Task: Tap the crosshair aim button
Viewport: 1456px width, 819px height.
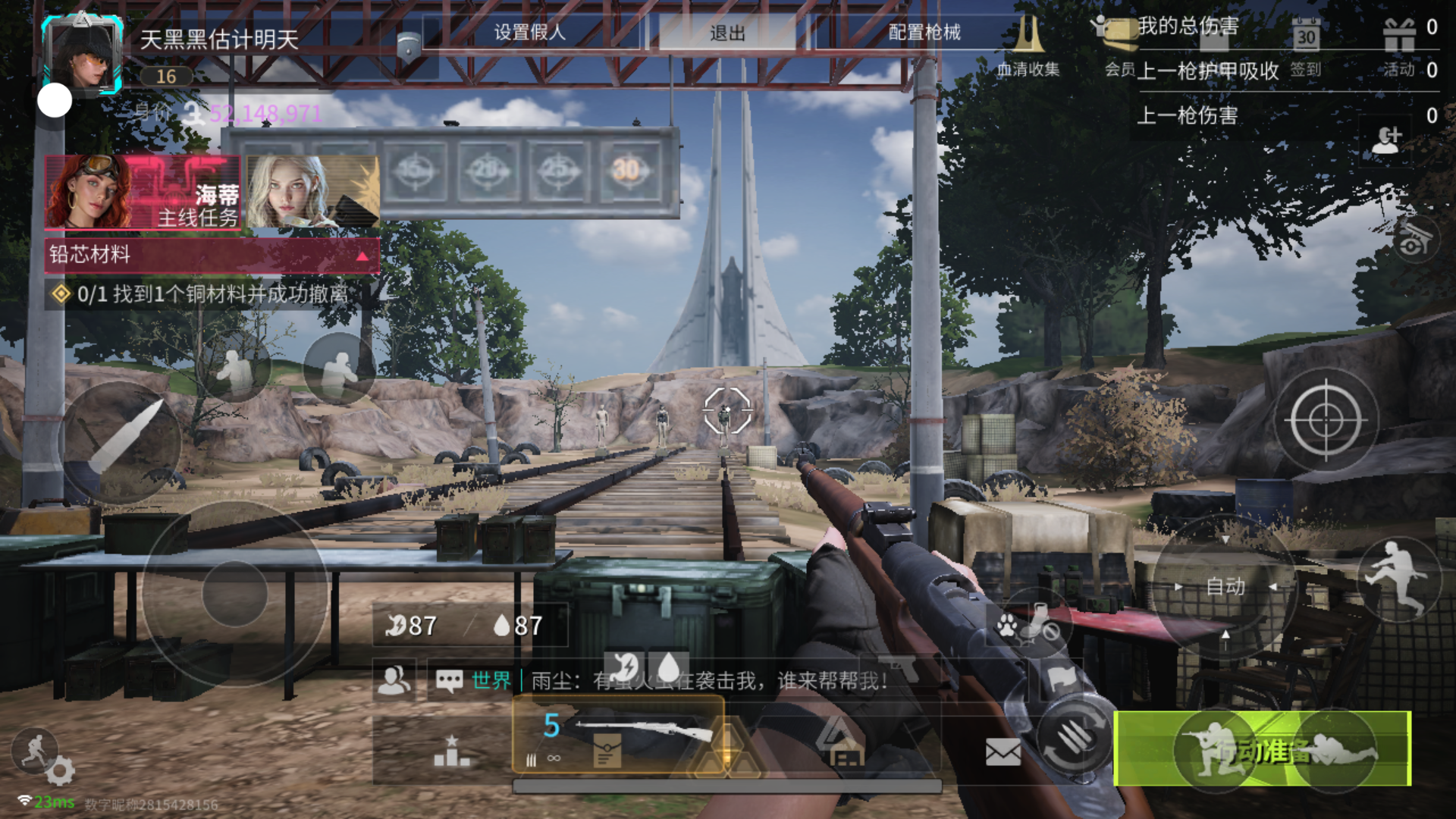Action: click(1326, 419)
